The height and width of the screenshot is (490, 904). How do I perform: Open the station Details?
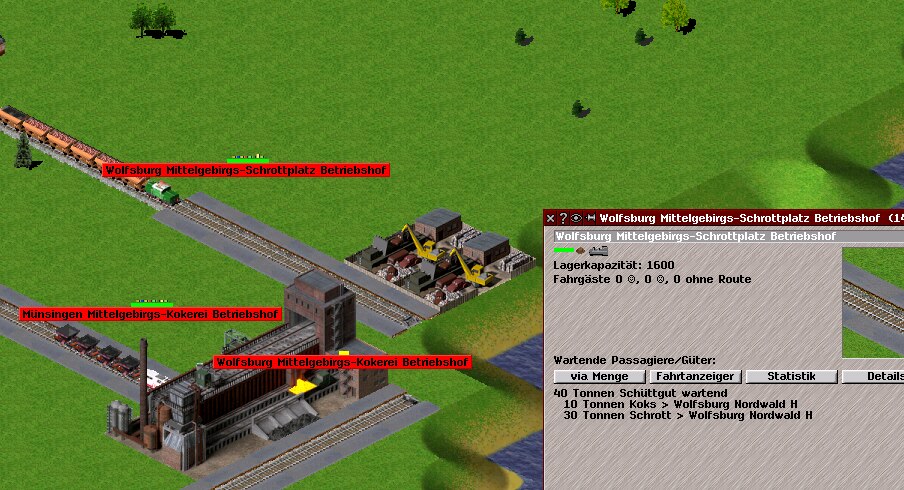click(x=873, y=376)
